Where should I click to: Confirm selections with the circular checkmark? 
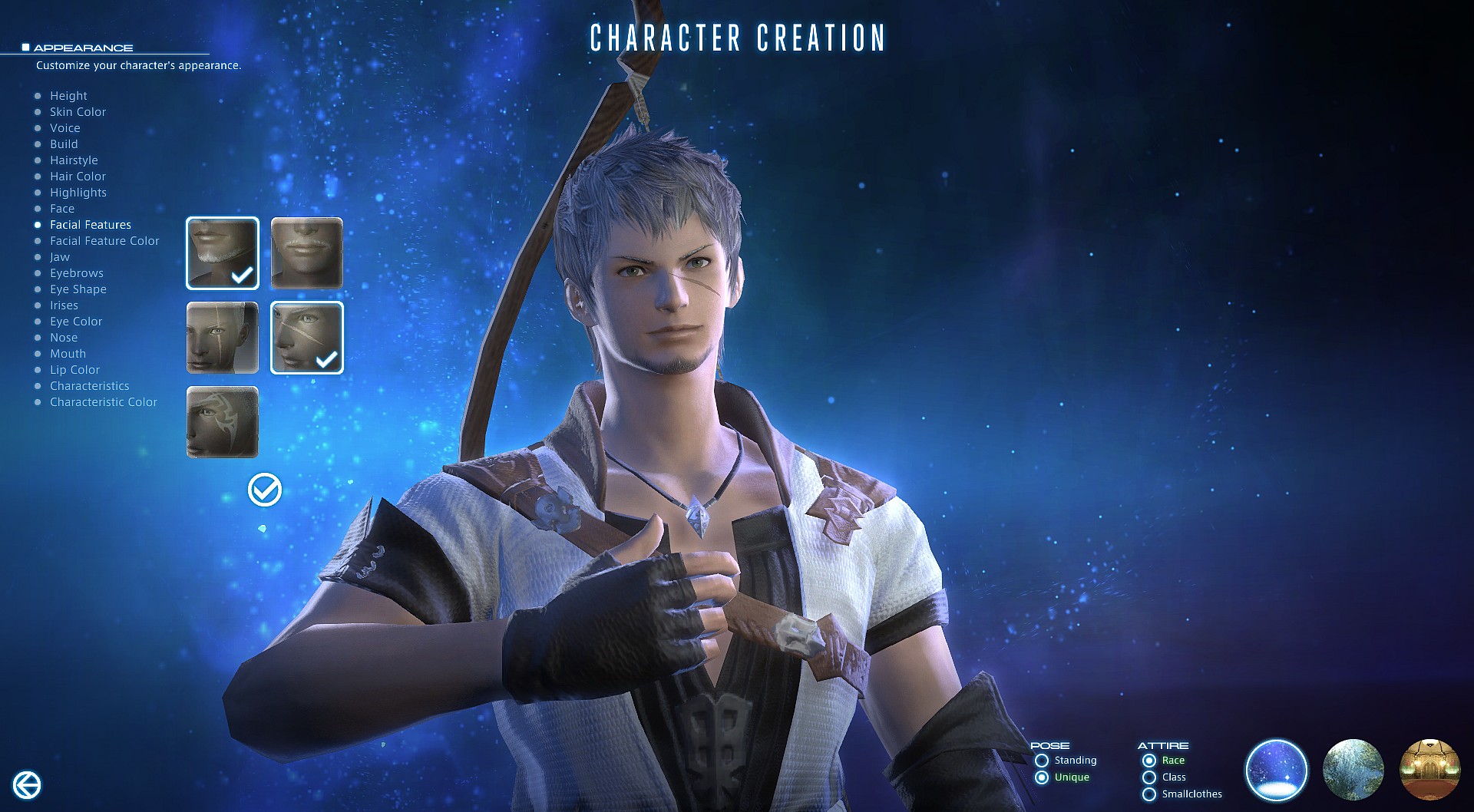(263, 487)
